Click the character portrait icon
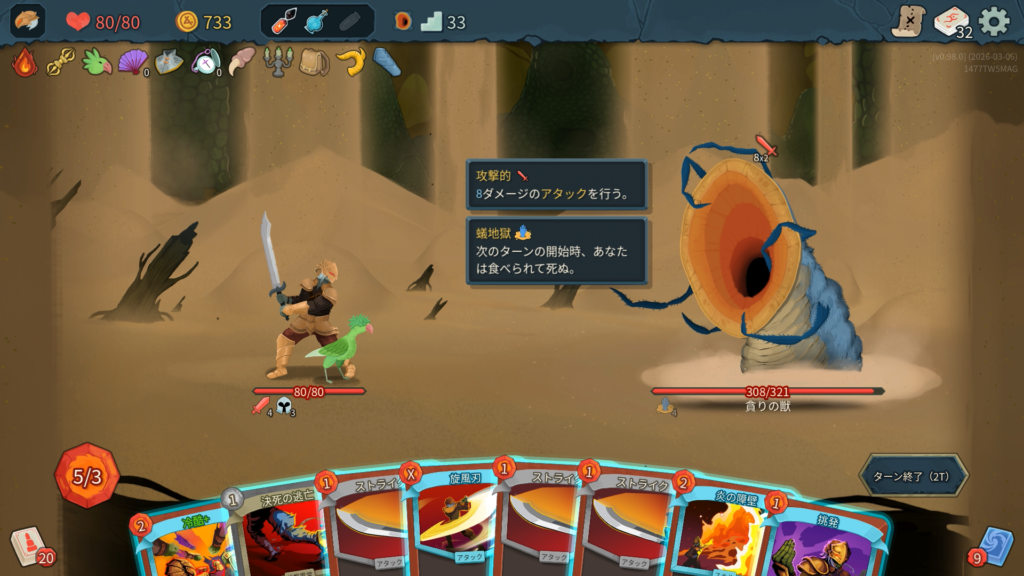 pyautogui.click(x=28, y=21)
